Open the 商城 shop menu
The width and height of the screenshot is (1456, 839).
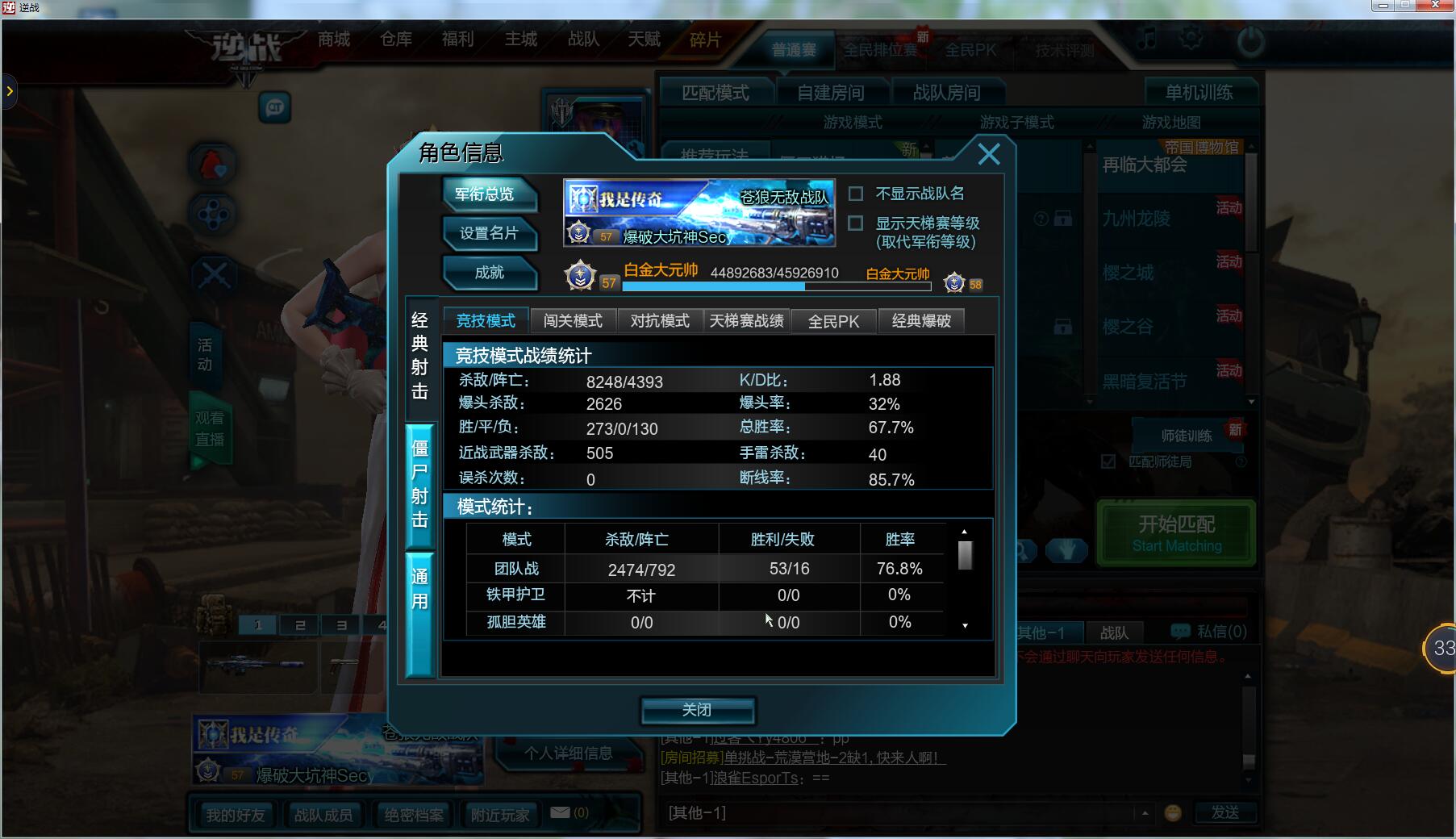click(x=334, y=39)
